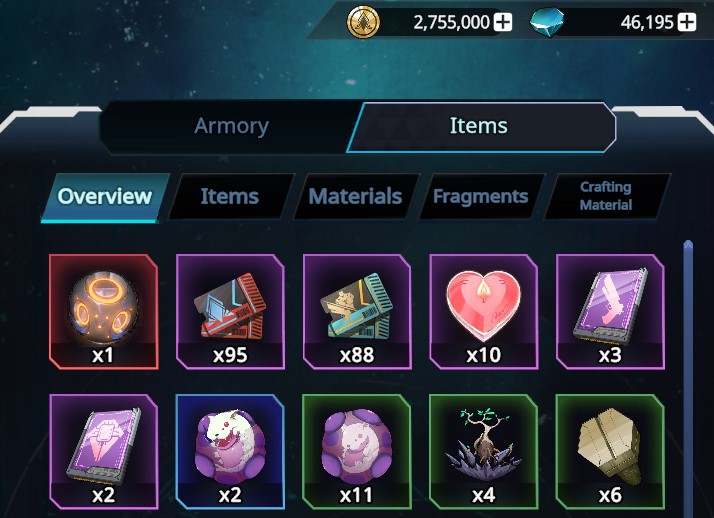Image resolution: width=714 pixels, height=518 pixels.
Task: Pick the green-framed creature egg x11
Action: [x=356, y=451]
